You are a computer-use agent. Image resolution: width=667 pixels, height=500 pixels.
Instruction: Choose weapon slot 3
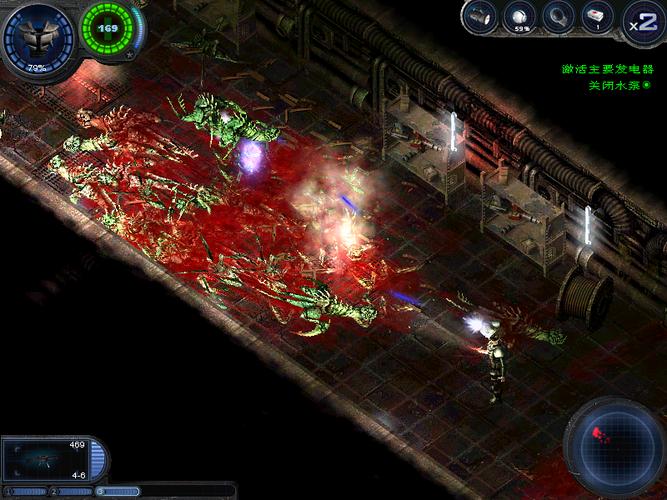(118, 491)
